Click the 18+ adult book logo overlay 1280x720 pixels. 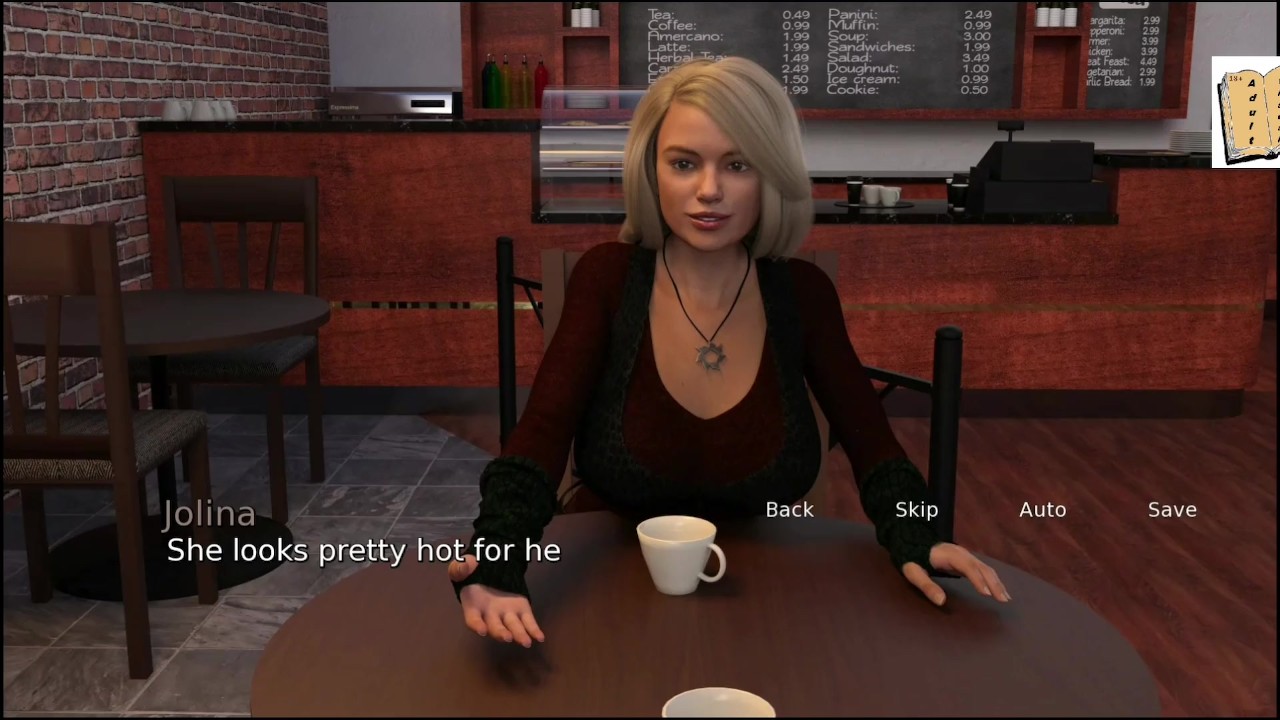(1246, 112)
